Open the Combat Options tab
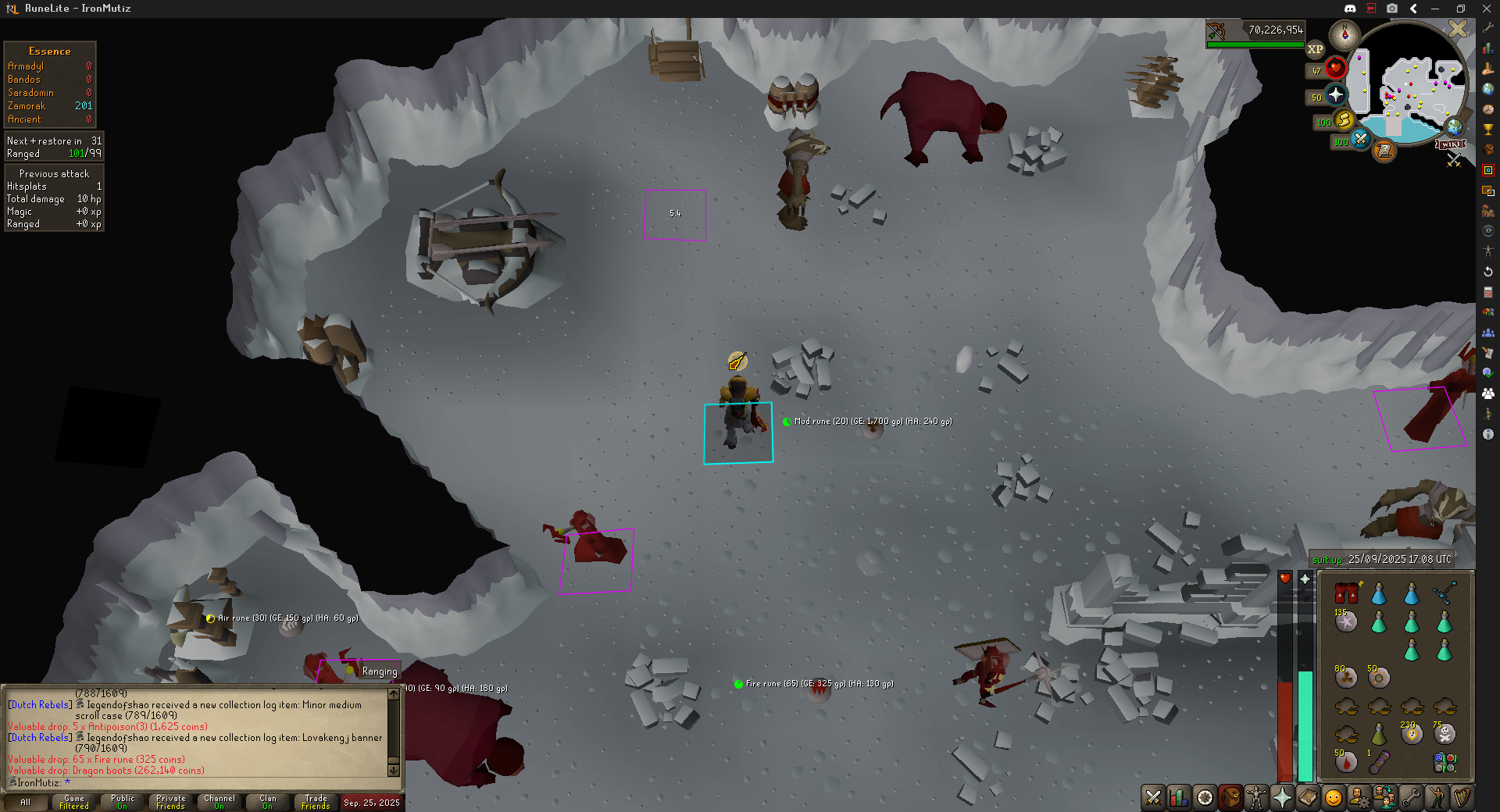The image size is (1500, 812). 1153,797
